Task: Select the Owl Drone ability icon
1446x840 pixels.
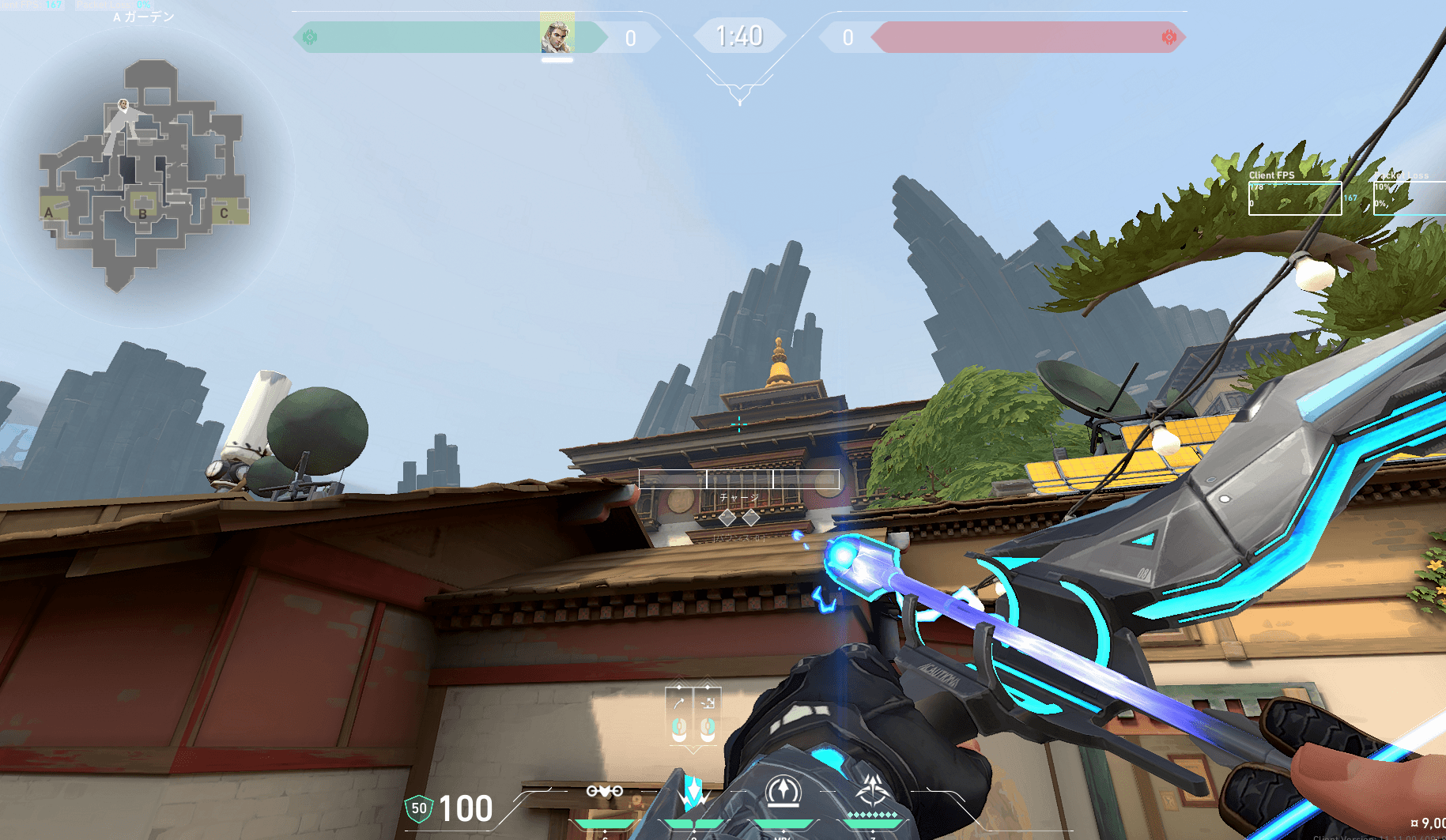Action: click(605, 791)
